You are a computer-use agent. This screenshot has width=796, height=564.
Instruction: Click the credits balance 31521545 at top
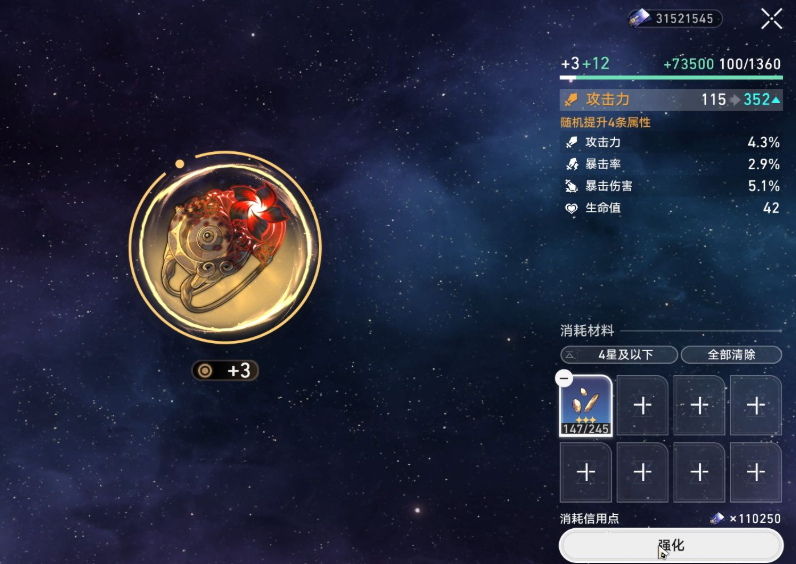(x=674, y=18)
